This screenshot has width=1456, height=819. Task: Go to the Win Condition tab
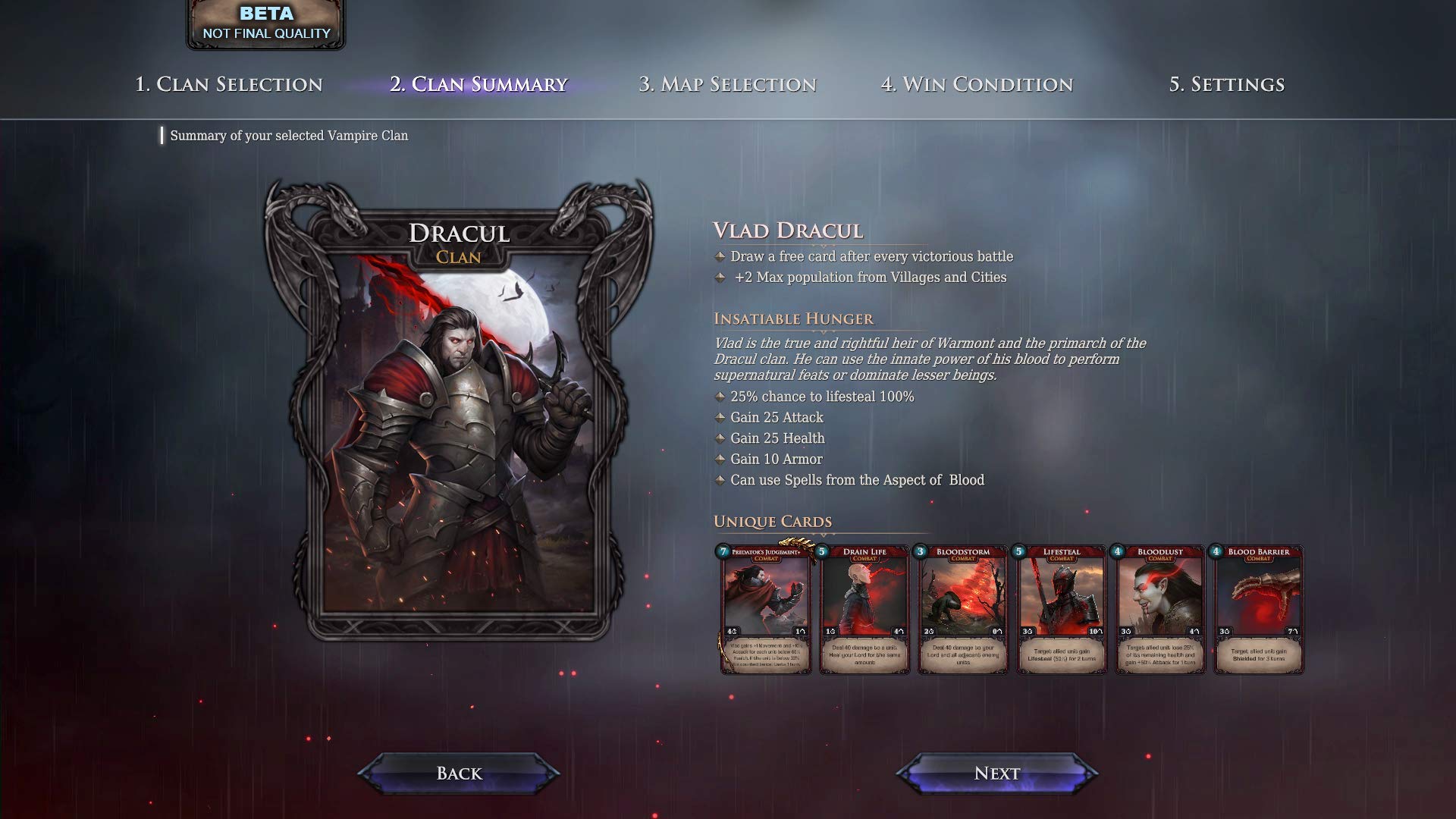977,84
